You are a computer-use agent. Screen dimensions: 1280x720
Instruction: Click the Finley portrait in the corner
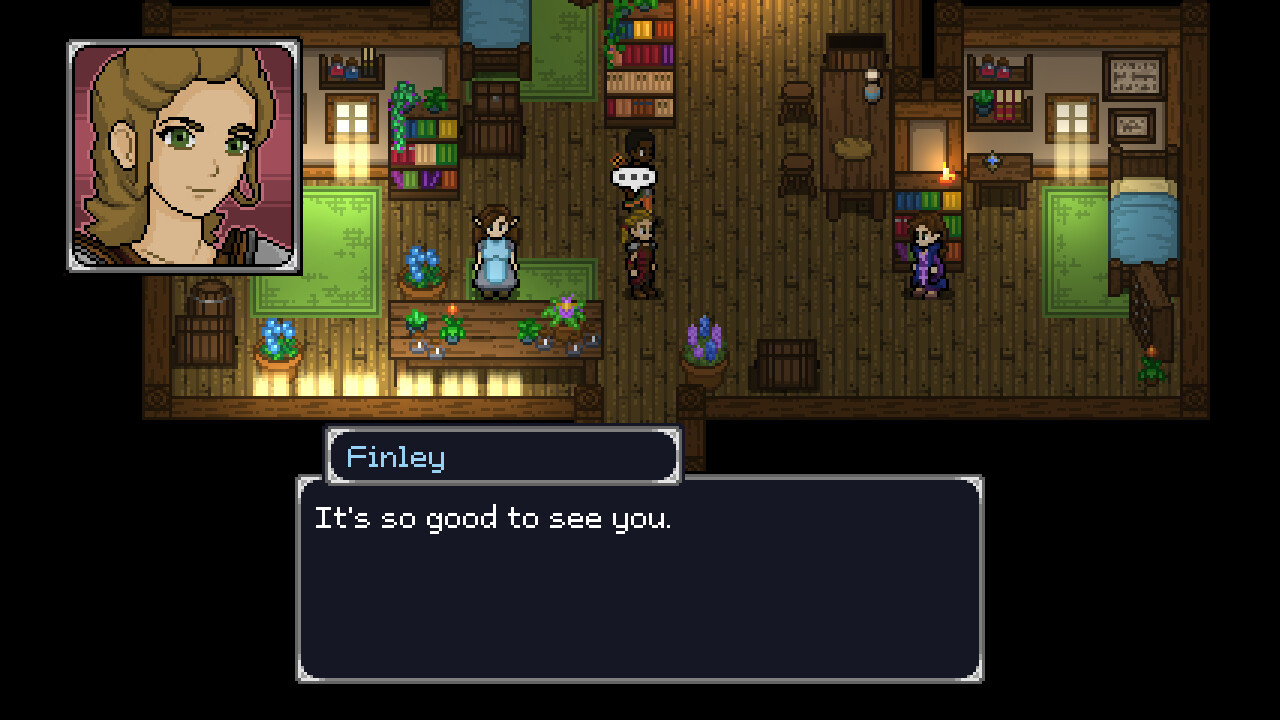pos(181,156)
